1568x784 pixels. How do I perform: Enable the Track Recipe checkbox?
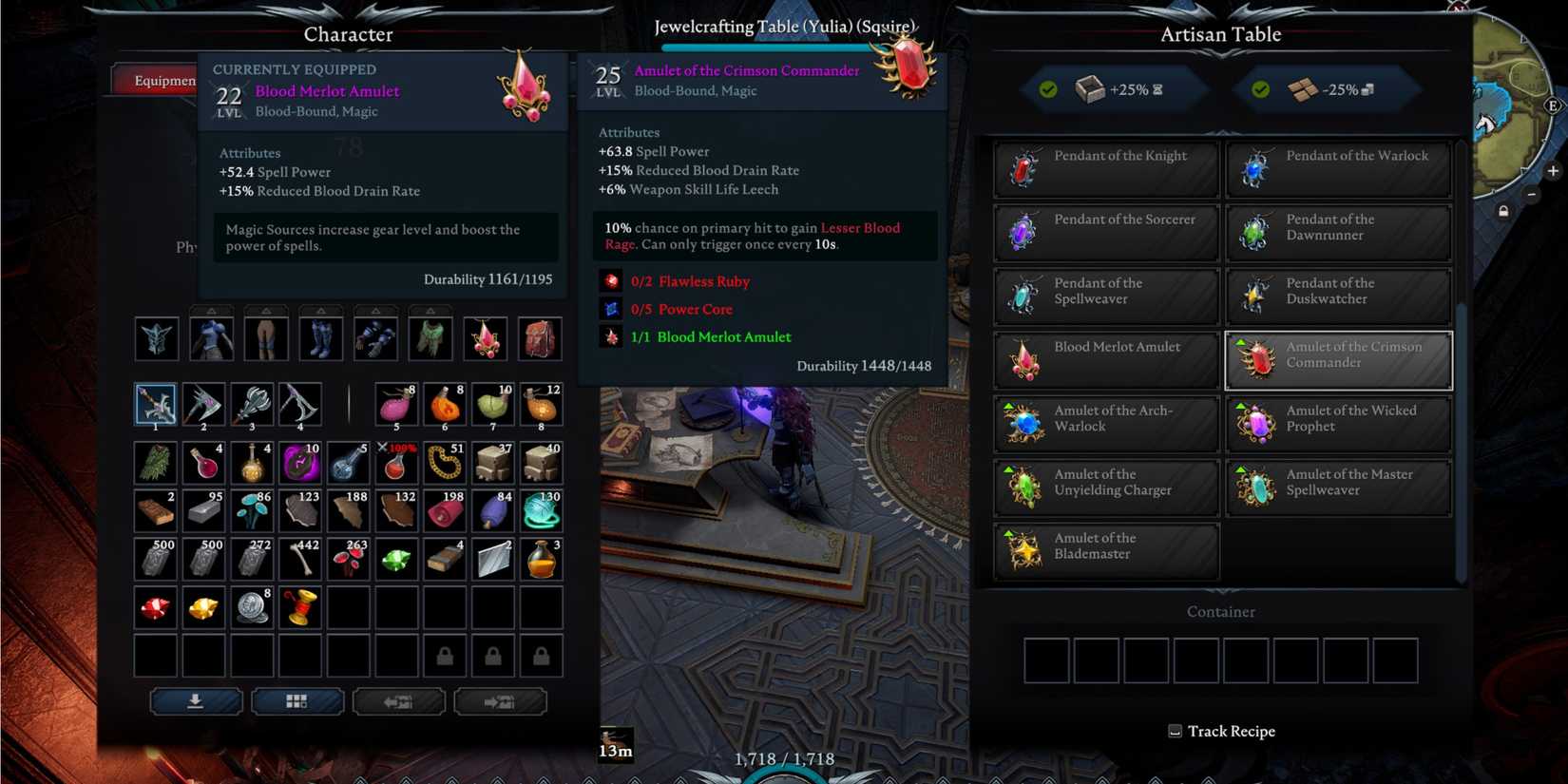(x=1173, y=731)
